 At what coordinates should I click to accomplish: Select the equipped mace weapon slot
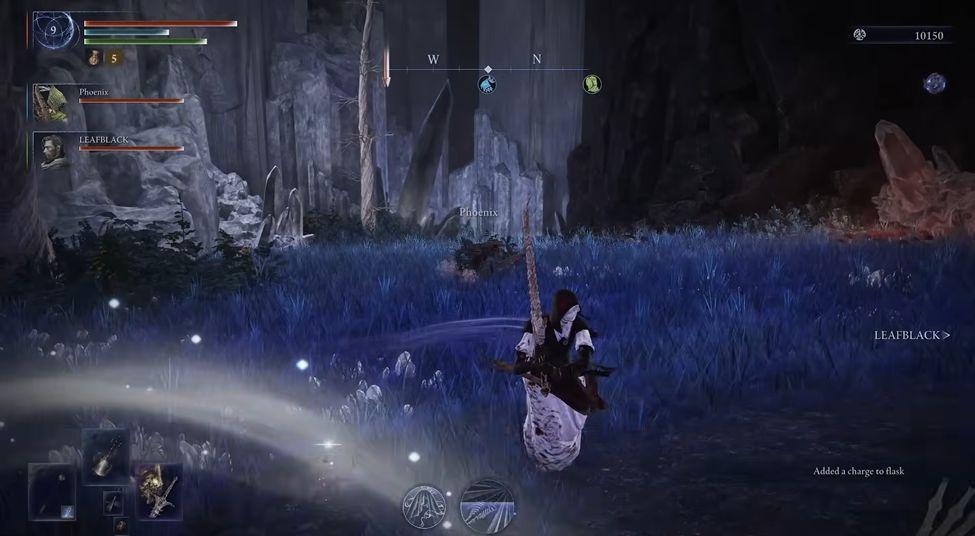pyautogui.click(x=105, y=456)
